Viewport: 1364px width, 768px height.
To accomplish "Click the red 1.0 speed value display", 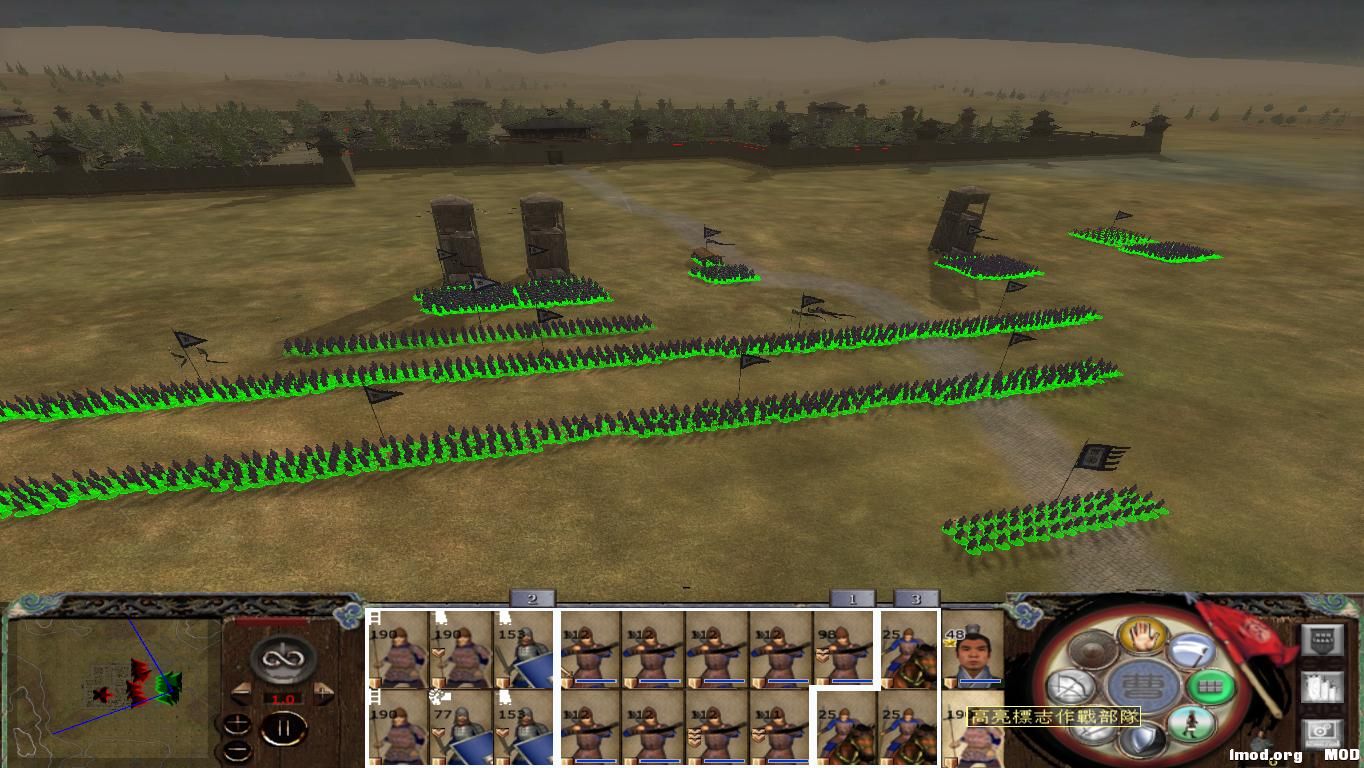I will 283,698.
